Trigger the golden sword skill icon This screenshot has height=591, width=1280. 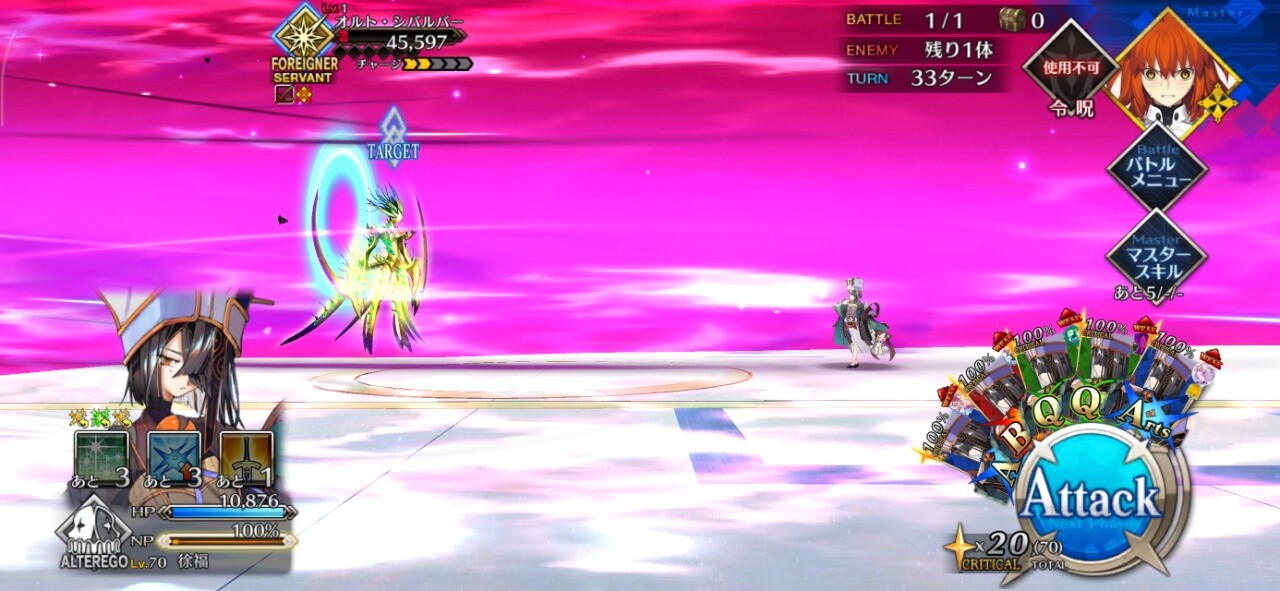tap(247, 457)
